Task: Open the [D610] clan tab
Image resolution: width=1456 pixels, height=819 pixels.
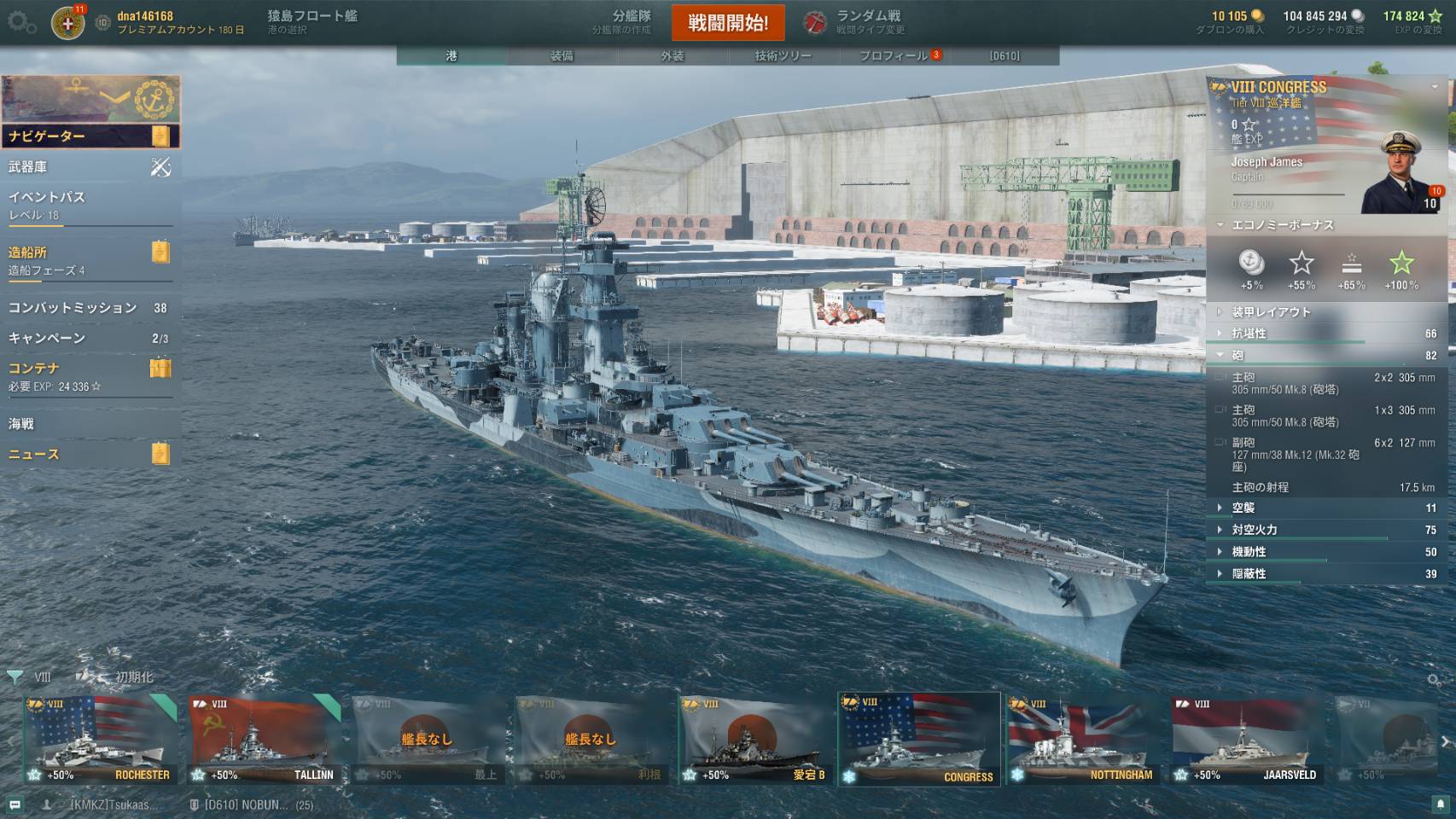Action: (x=1005, y=55)
